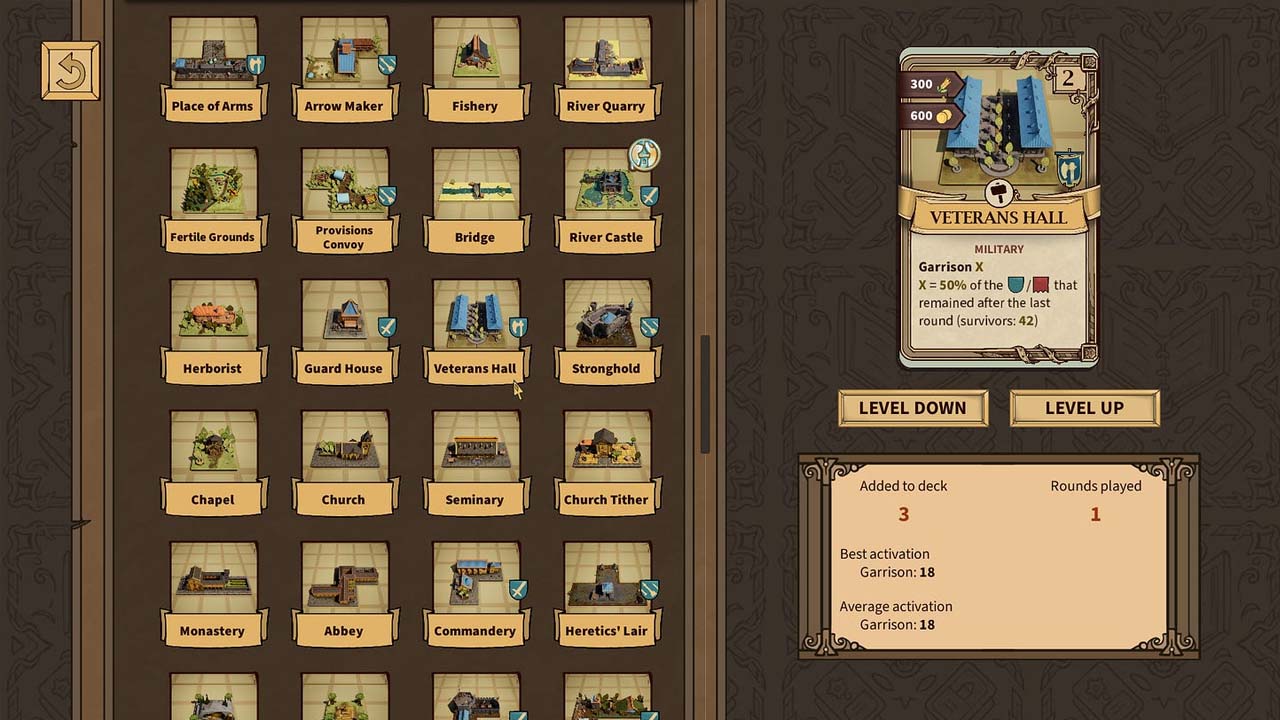Choose the Bridge card

coord(475,199)
